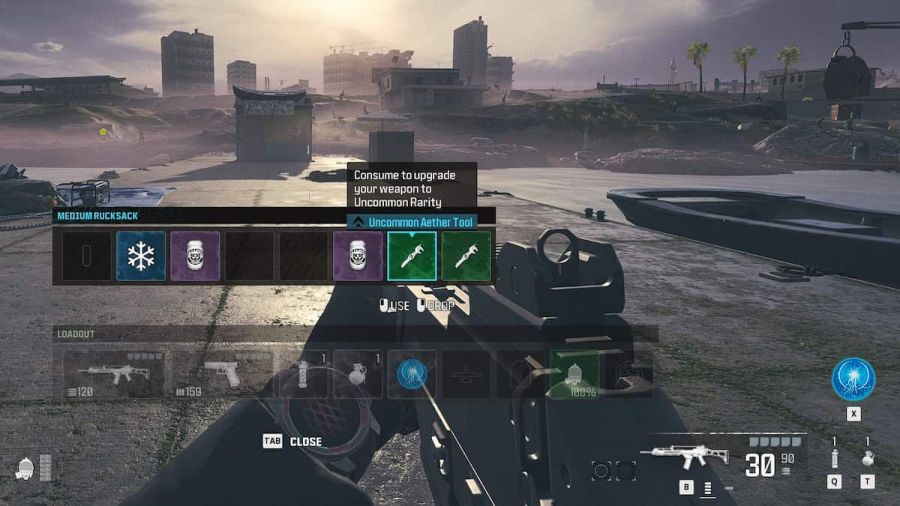Select the snowflake ammo mod in rucksack
This screenshot has width=900, height=506.
pos(141,256)
